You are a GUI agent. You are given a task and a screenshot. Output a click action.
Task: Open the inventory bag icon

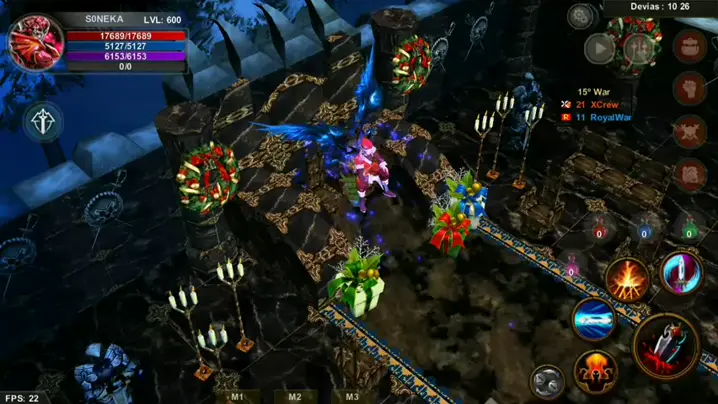pos(689,45)
